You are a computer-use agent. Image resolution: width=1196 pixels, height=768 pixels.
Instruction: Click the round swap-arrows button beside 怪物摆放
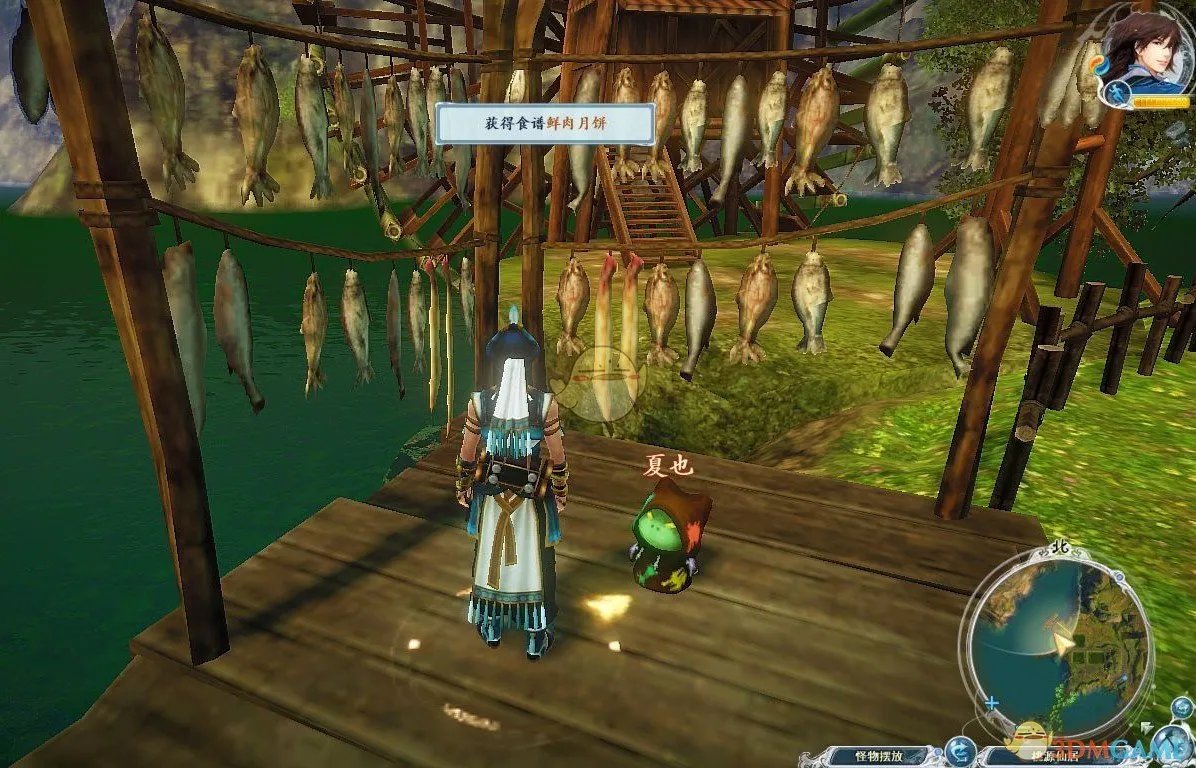coord(960,752)
